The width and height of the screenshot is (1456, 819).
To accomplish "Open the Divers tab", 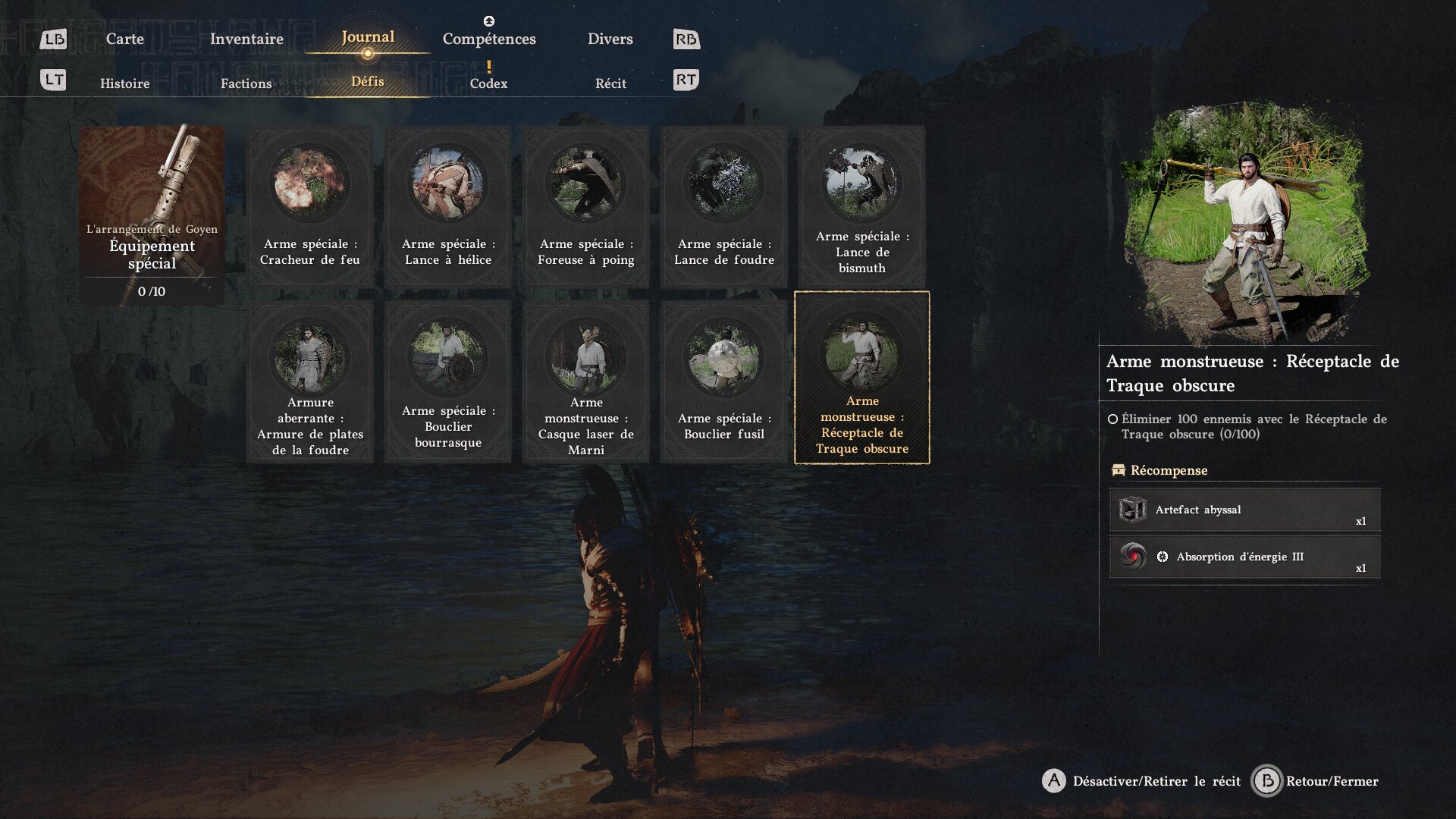I will click(x=610, y=39).
